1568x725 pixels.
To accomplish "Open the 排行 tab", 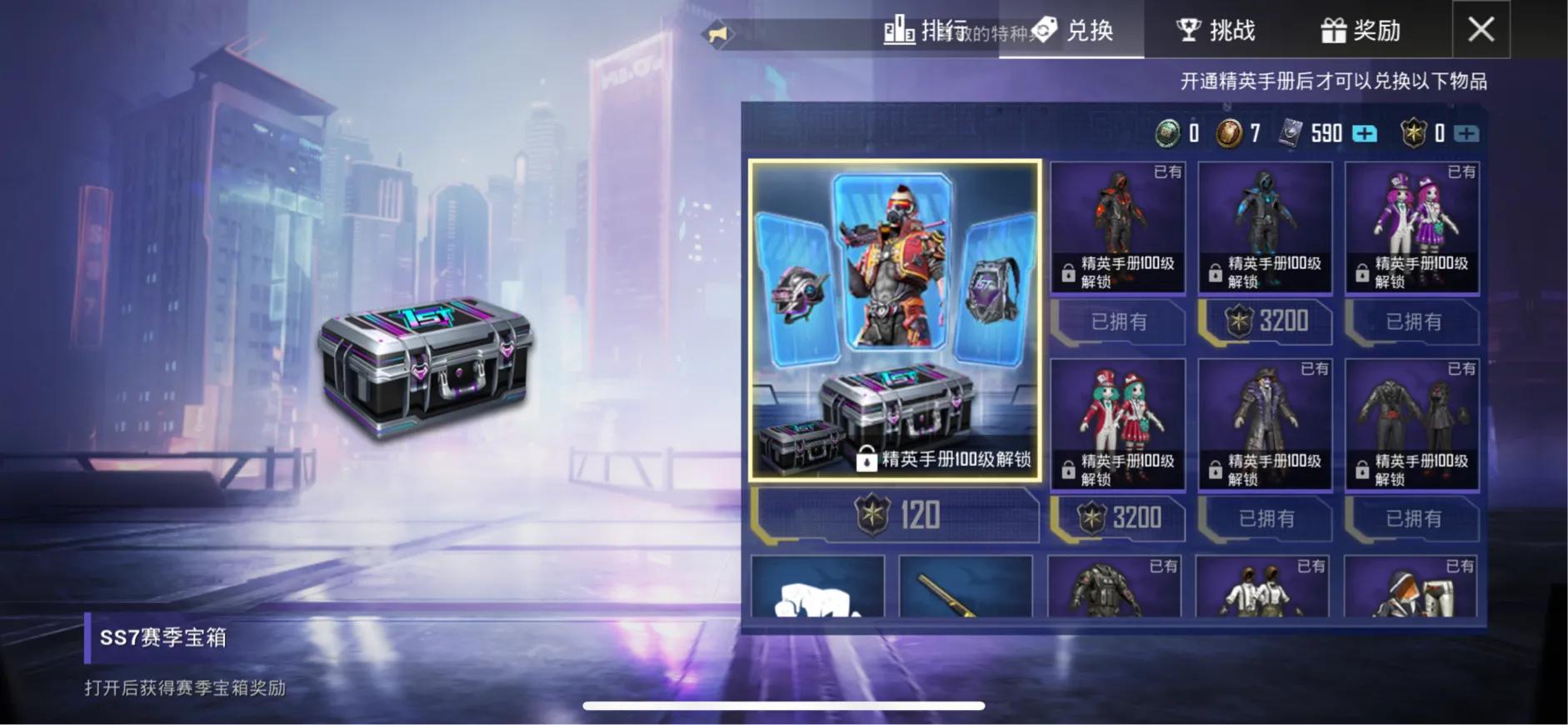I will pos(925,31).
